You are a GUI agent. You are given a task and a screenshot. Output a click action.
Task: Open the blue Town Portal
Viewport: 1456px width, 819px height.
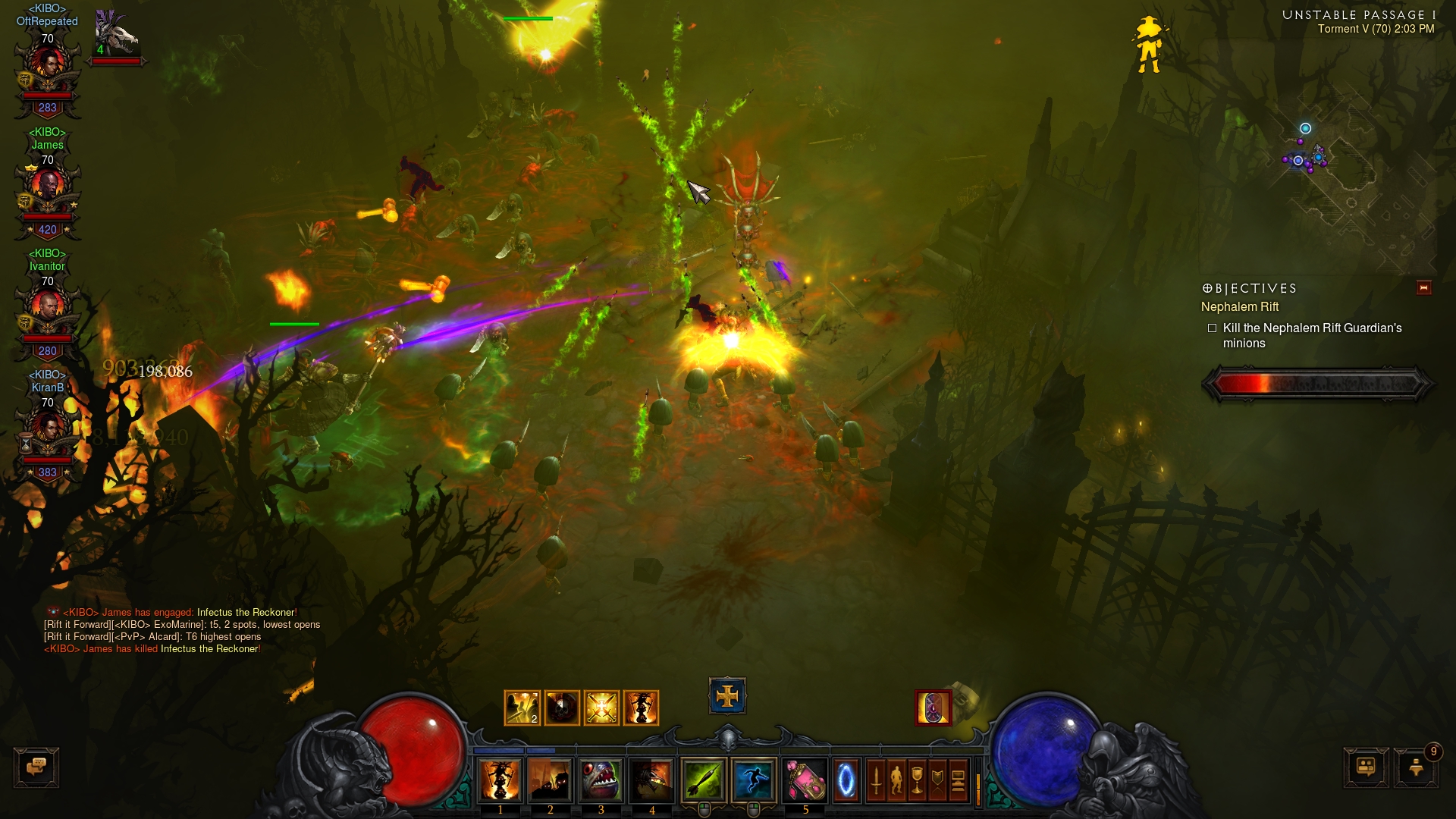point(846,780)
